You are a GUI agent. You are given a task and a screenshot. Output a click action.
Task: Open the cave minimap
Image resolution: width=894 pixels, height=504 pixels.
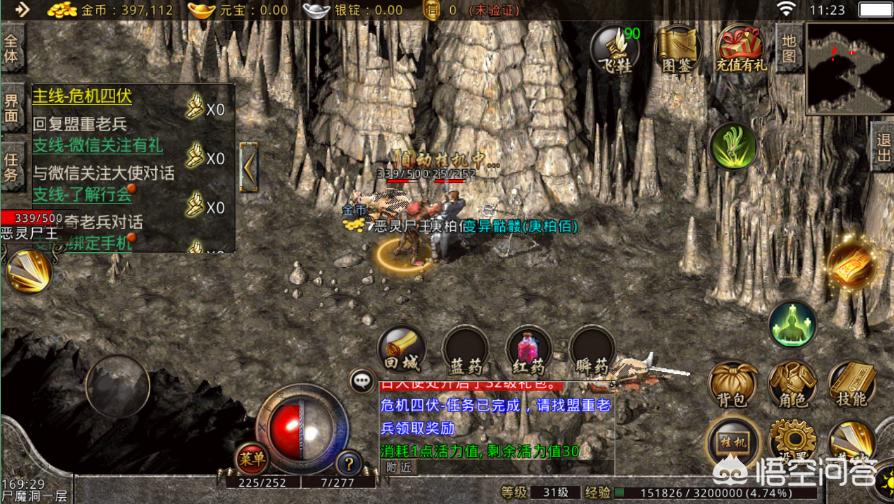(x=849, y=67)
